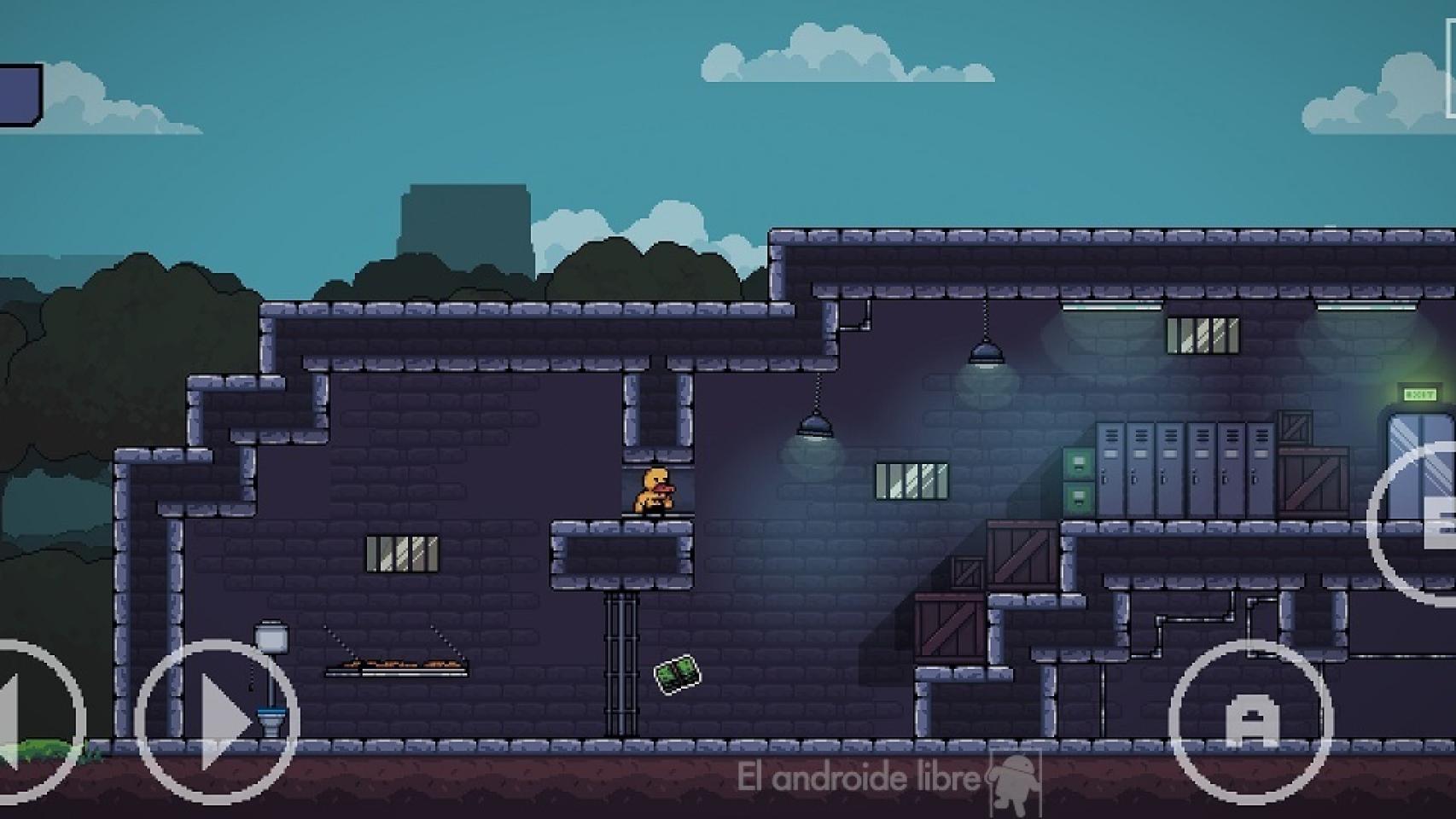Screen dimensions: 1456x819
Task: Tap the round A action button
Action: (1250, 722)
